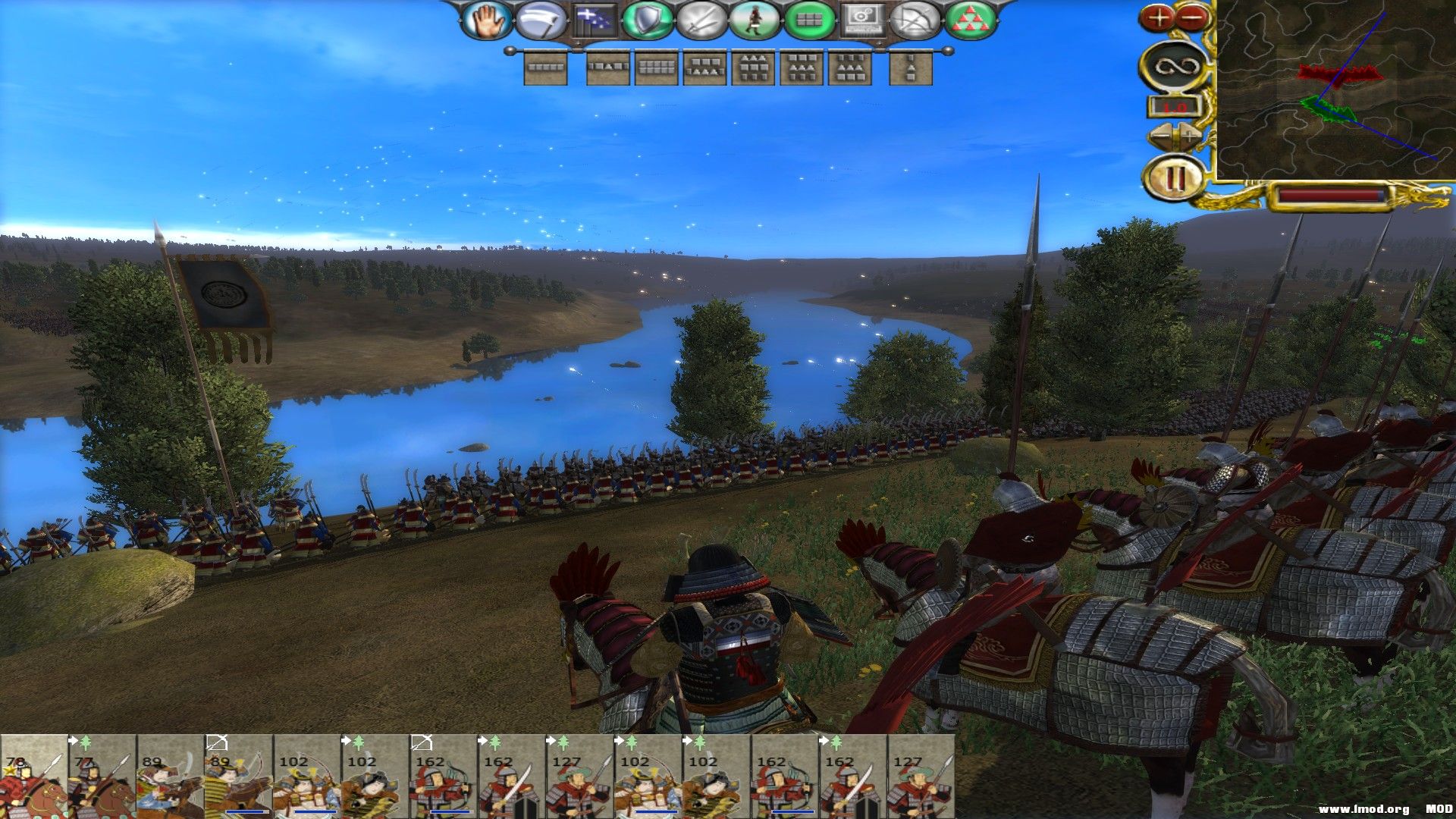Pause the battle
Screen dimensions: 1456x819
[x=1175, y=179]
